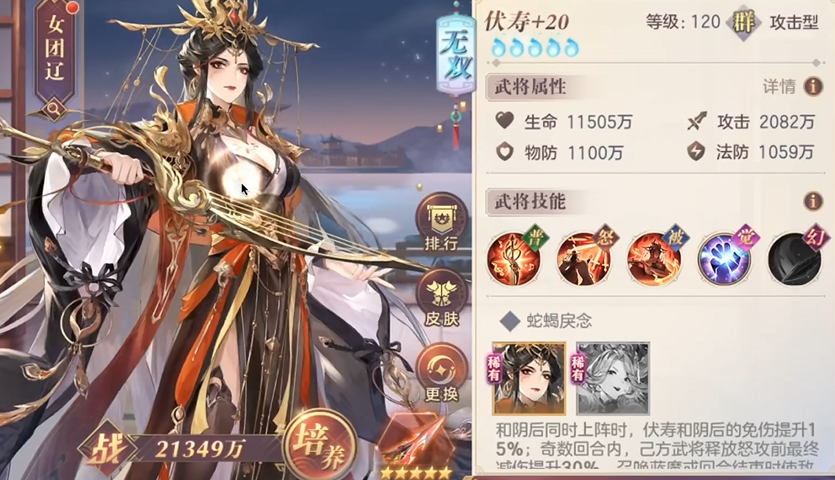
Task: Open the 皮肤 skin menu
Action: (441, 298)
